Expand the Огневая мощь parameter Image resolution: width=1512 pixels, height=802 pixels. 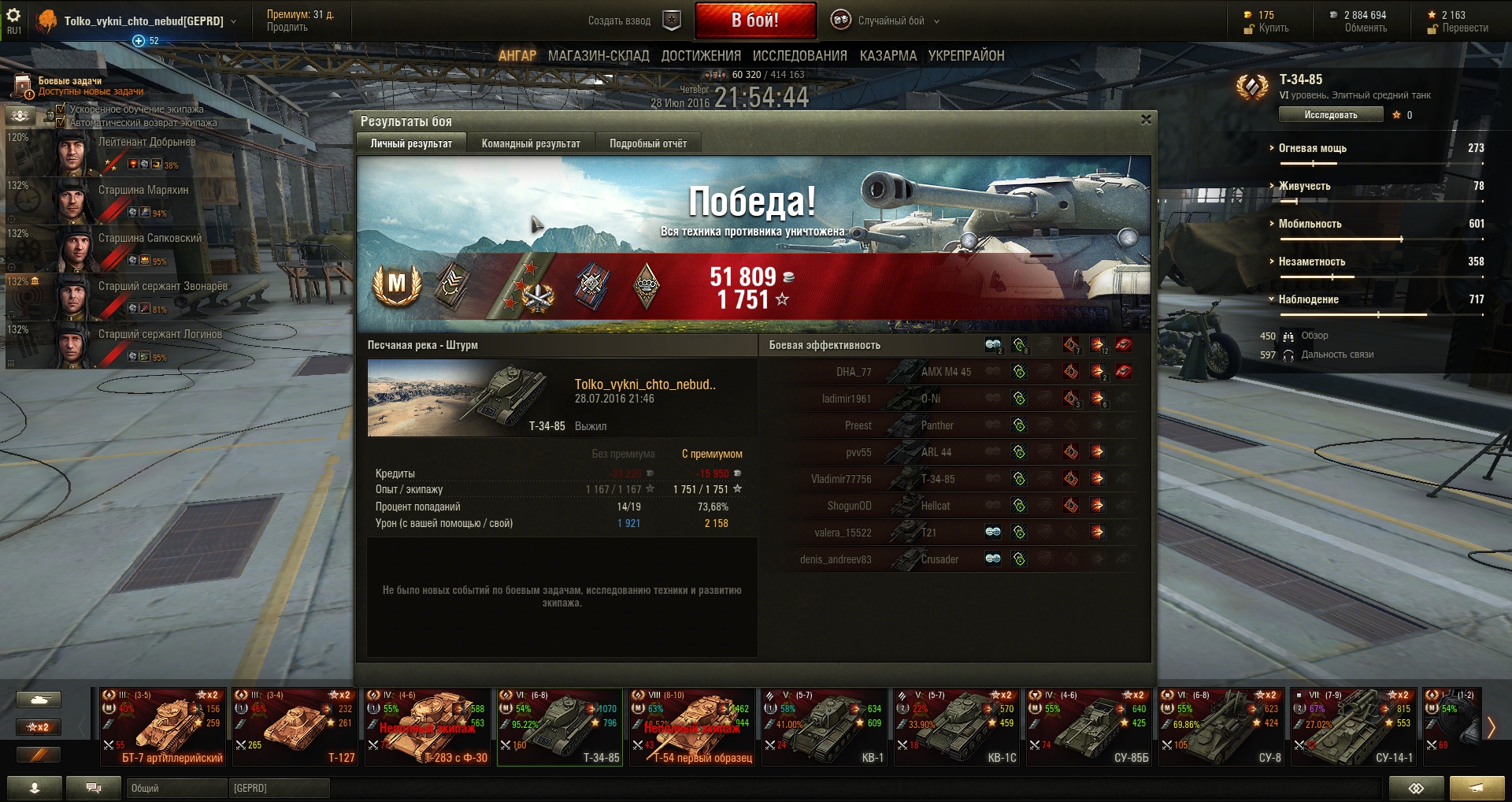click(1312, 148)
